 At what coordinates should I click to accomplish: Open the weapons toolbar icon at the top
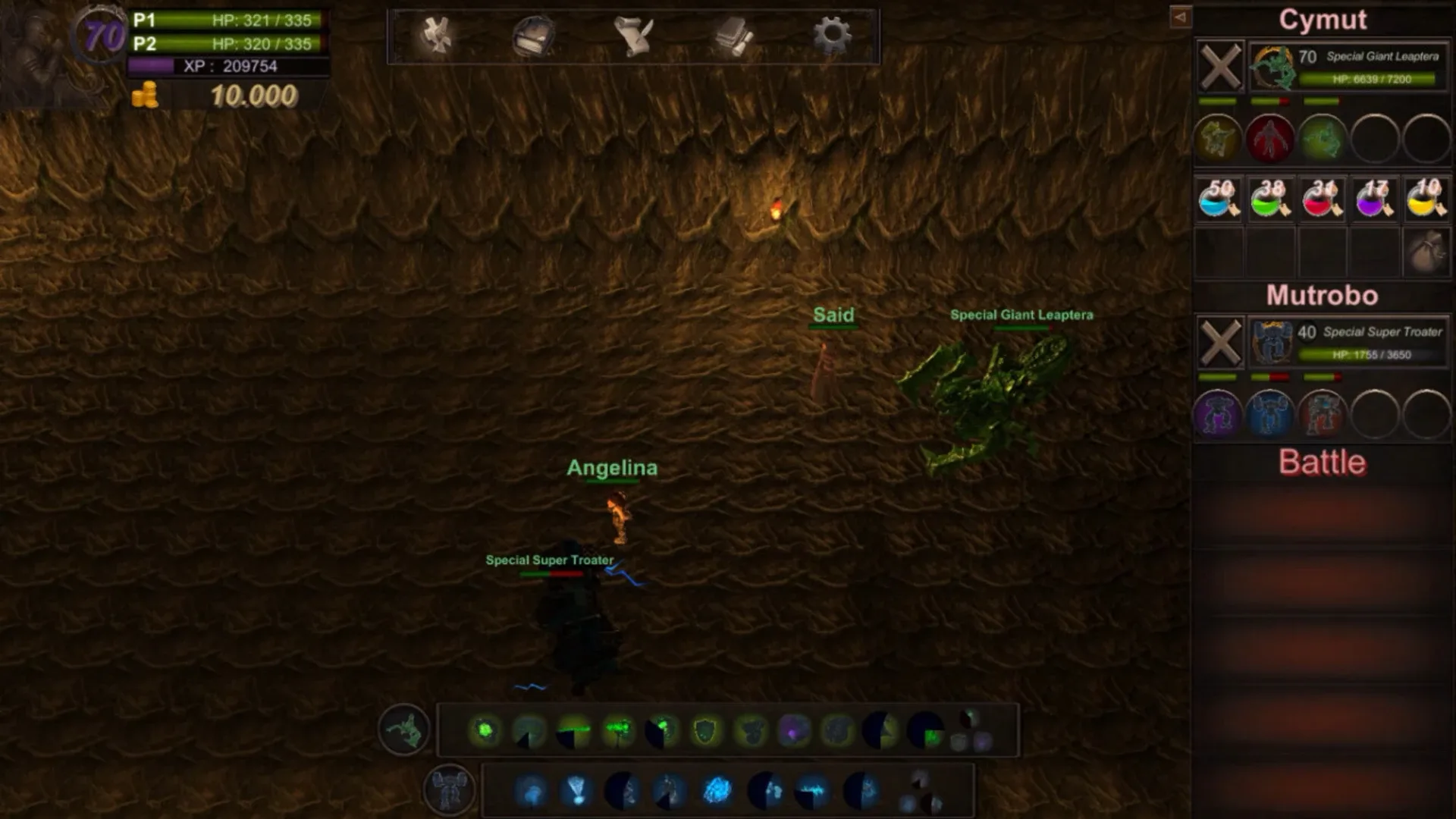click(x=436, y=34)
